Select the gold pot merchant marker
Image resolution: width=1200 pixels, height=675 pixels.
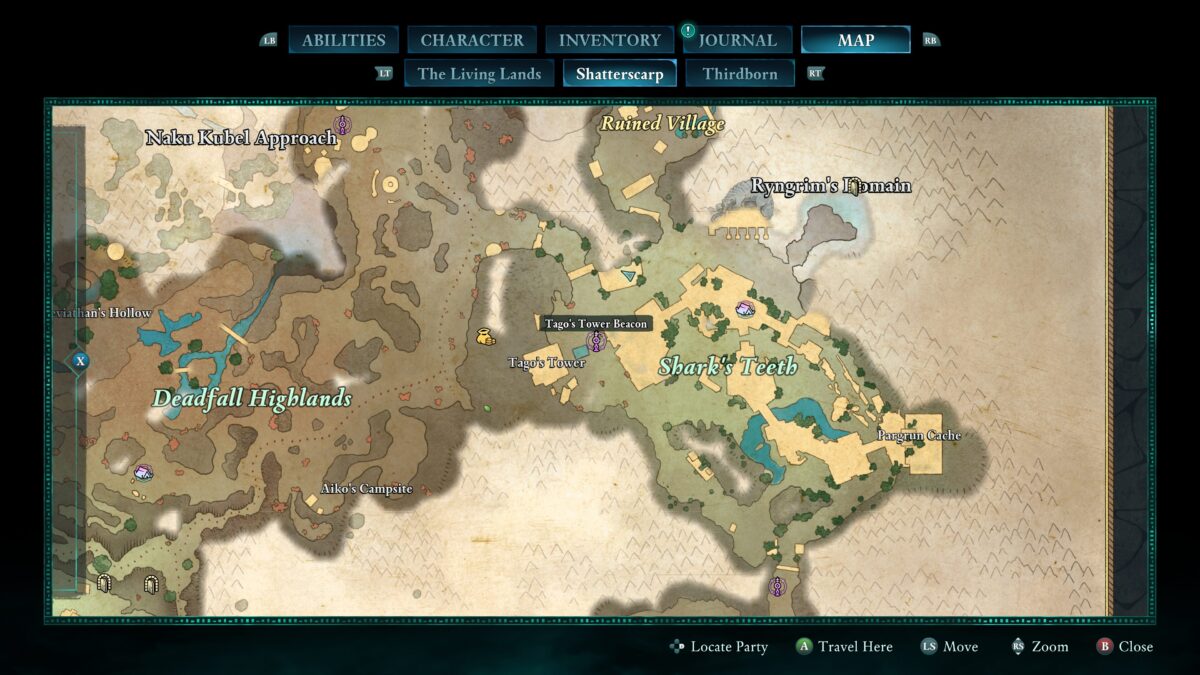486,336
